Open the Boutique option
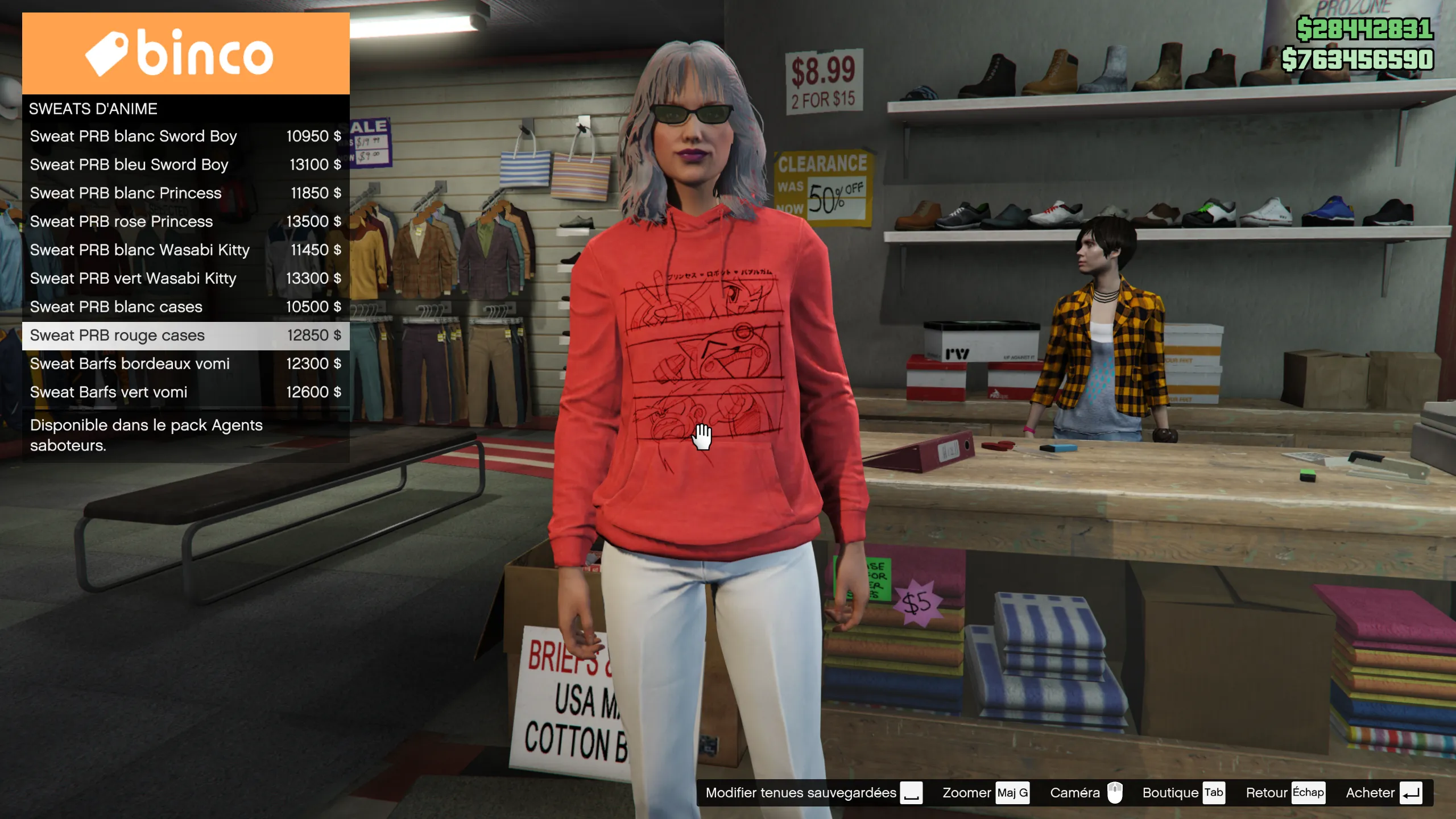This screenshot has height=819, width=1456. pos(1183,793)
